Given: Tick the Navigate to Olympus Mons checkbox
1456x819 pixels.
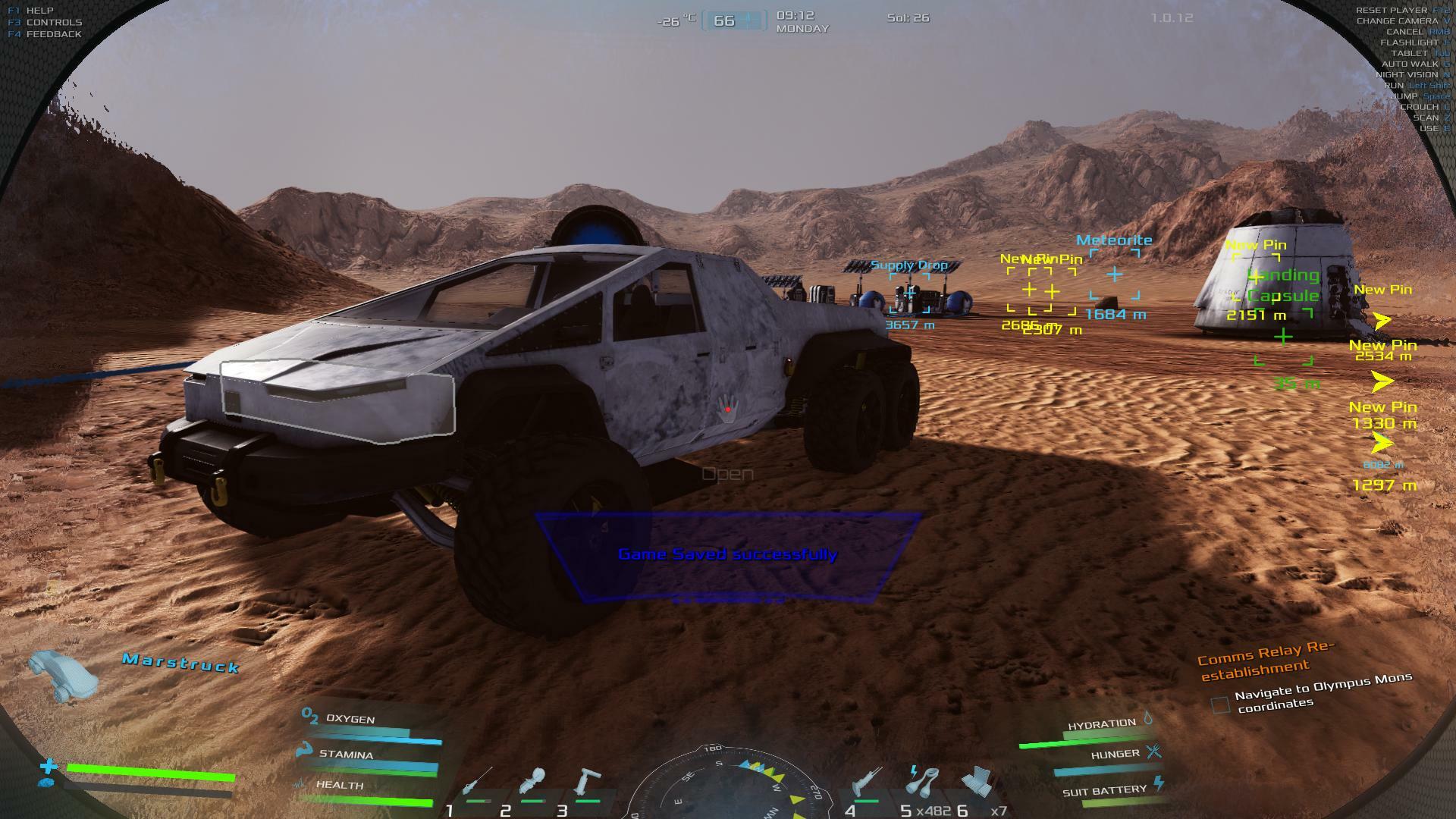Looking at the screenshot, I should pyautogui.click(x=1220, y=705).
